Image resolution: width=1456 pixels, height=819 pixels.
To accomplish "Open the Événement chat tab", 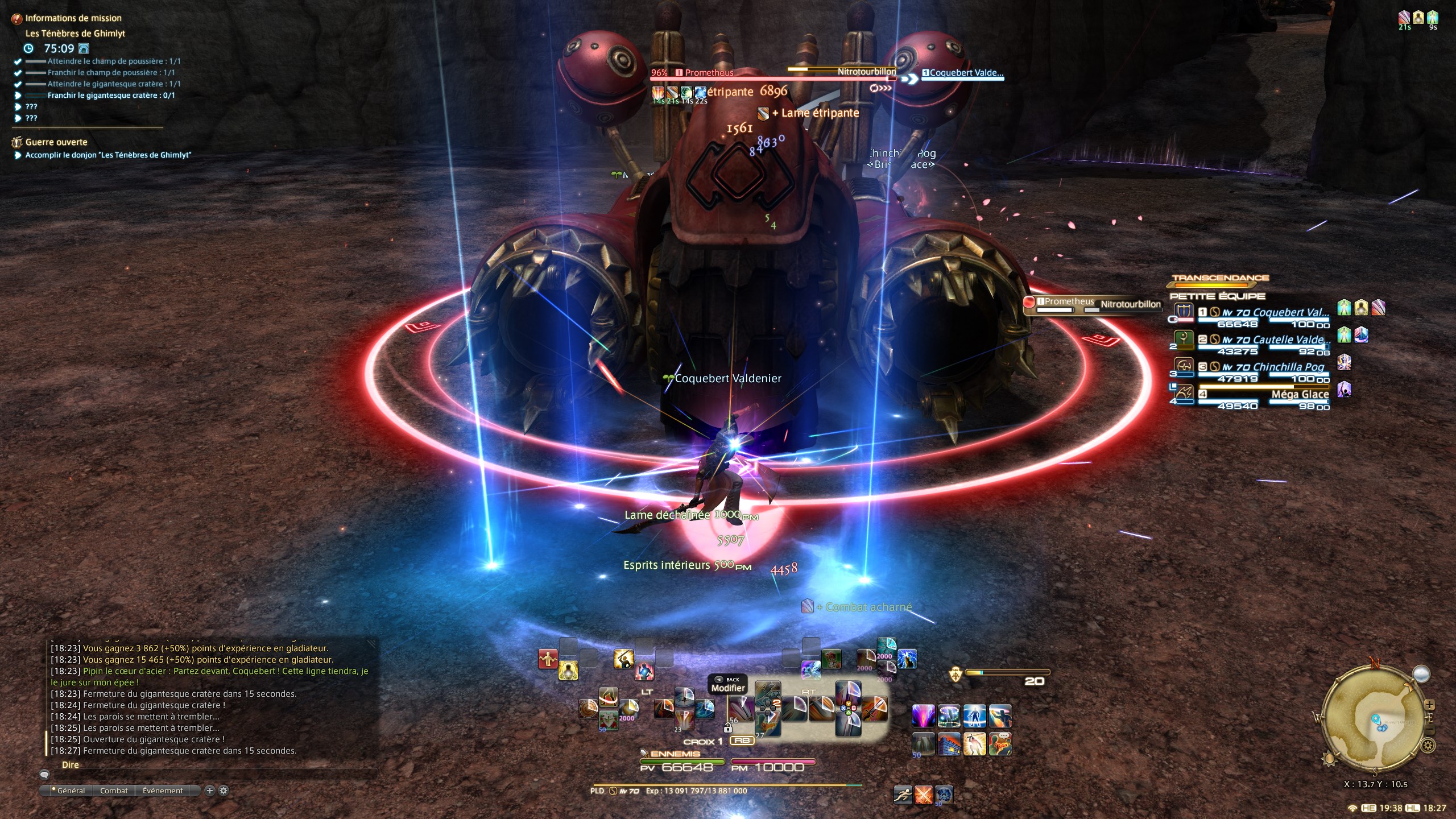I will 163,791.
